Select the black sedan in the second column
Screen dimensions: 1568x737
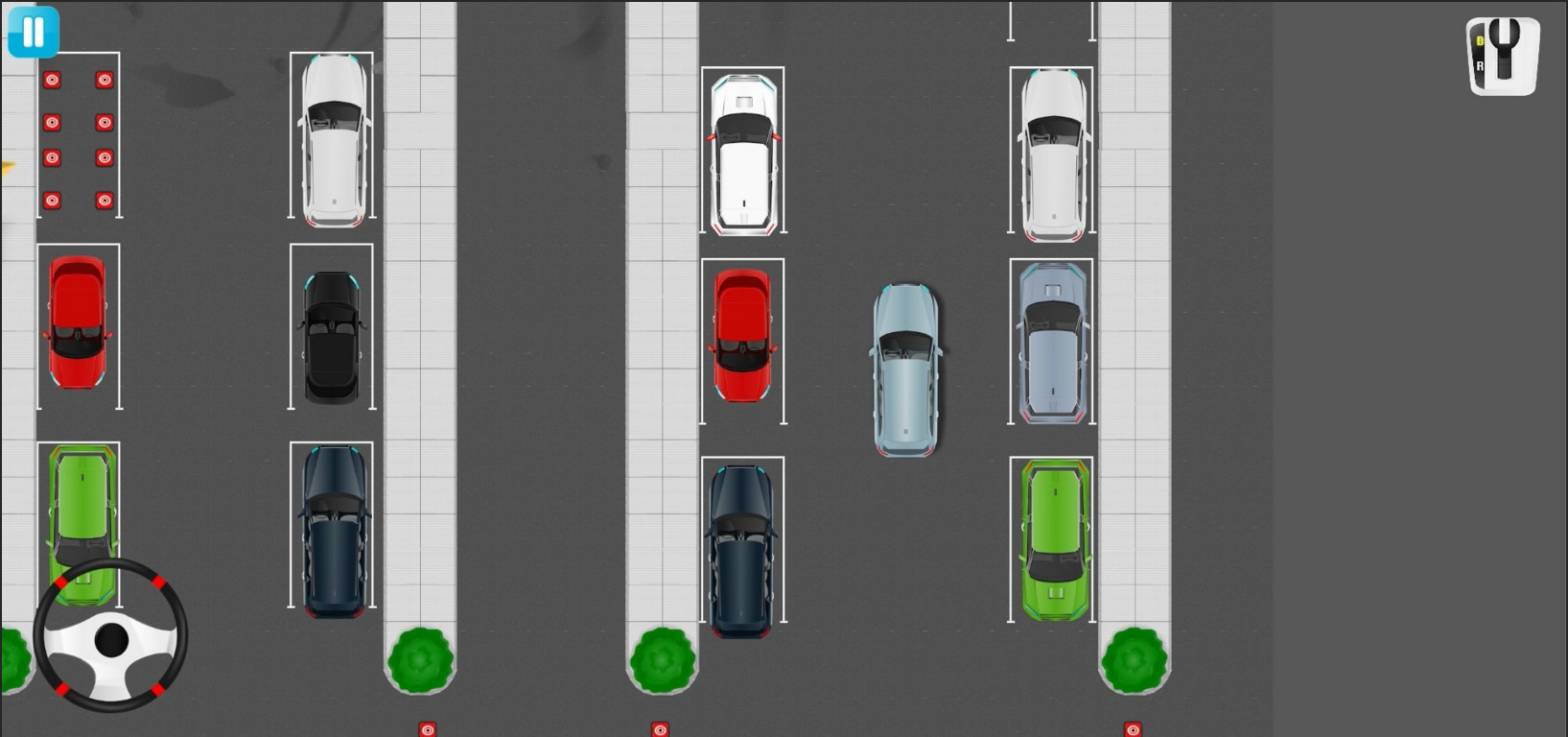(x=330, y=338)
